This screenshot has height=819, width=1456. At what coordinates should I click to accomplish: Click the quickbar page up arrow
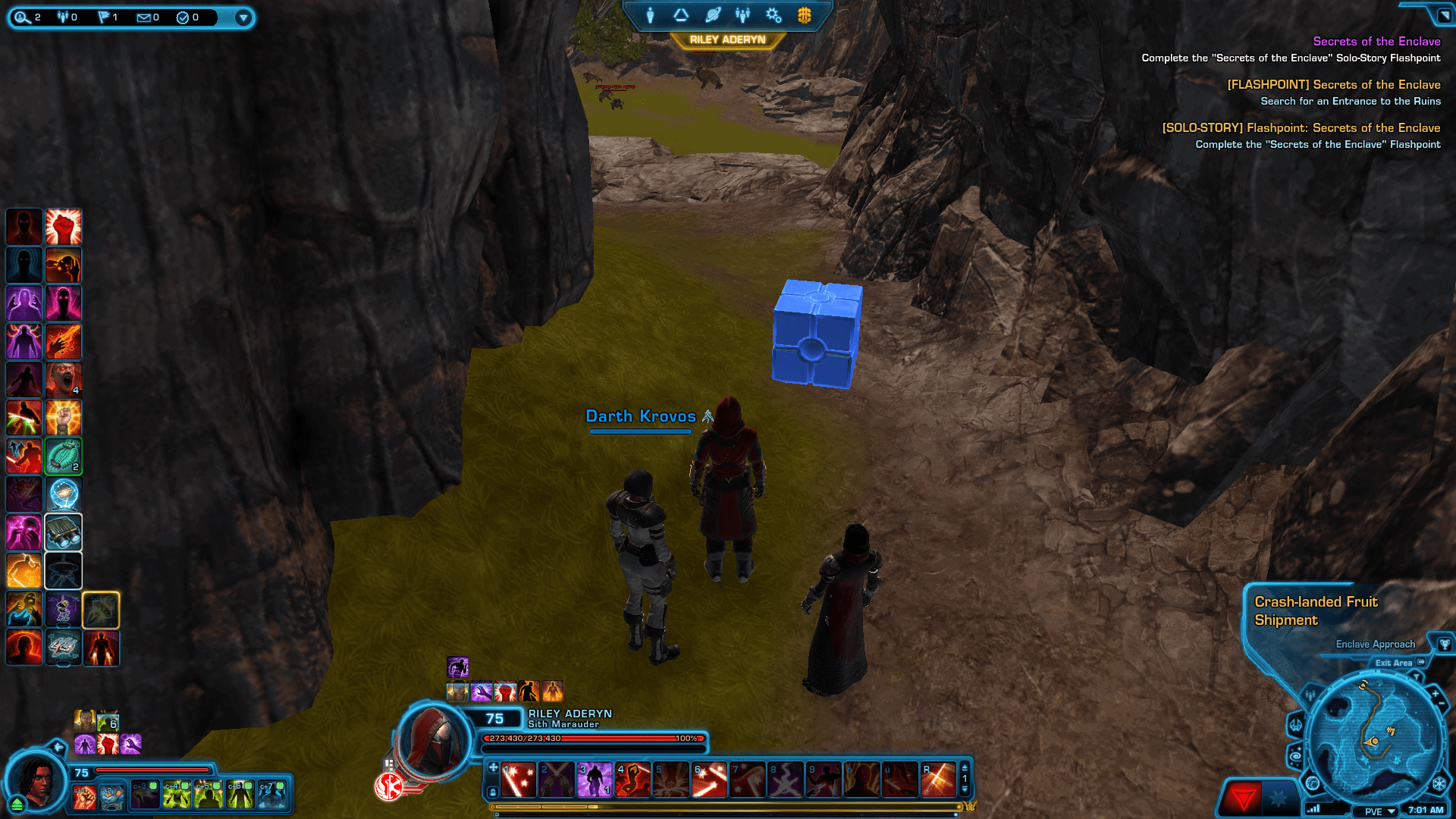tap(964, 769)
